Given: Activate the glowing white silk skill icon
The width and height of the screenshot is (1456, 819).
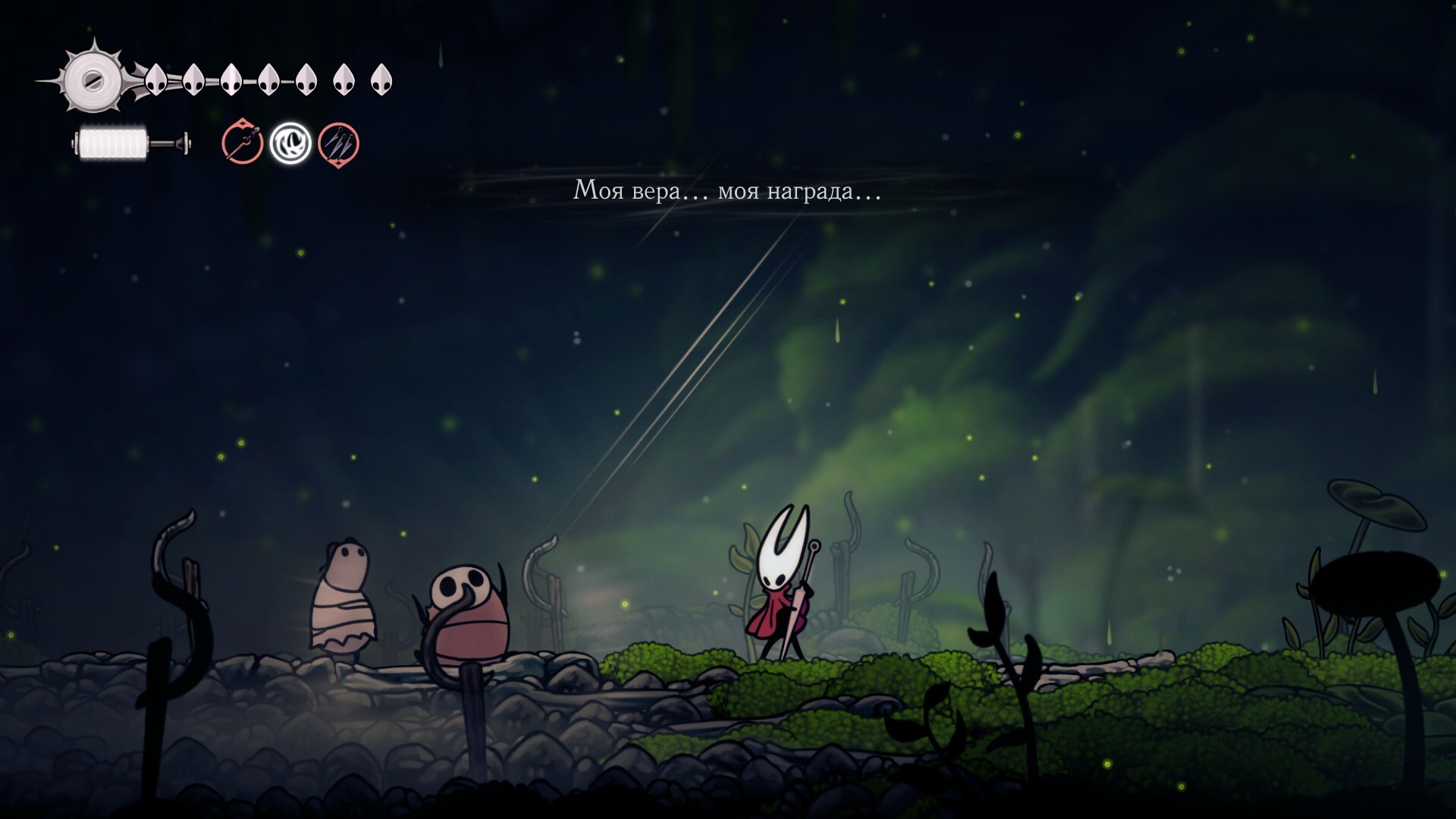Looking at the screenshot, I should (290, 143).
